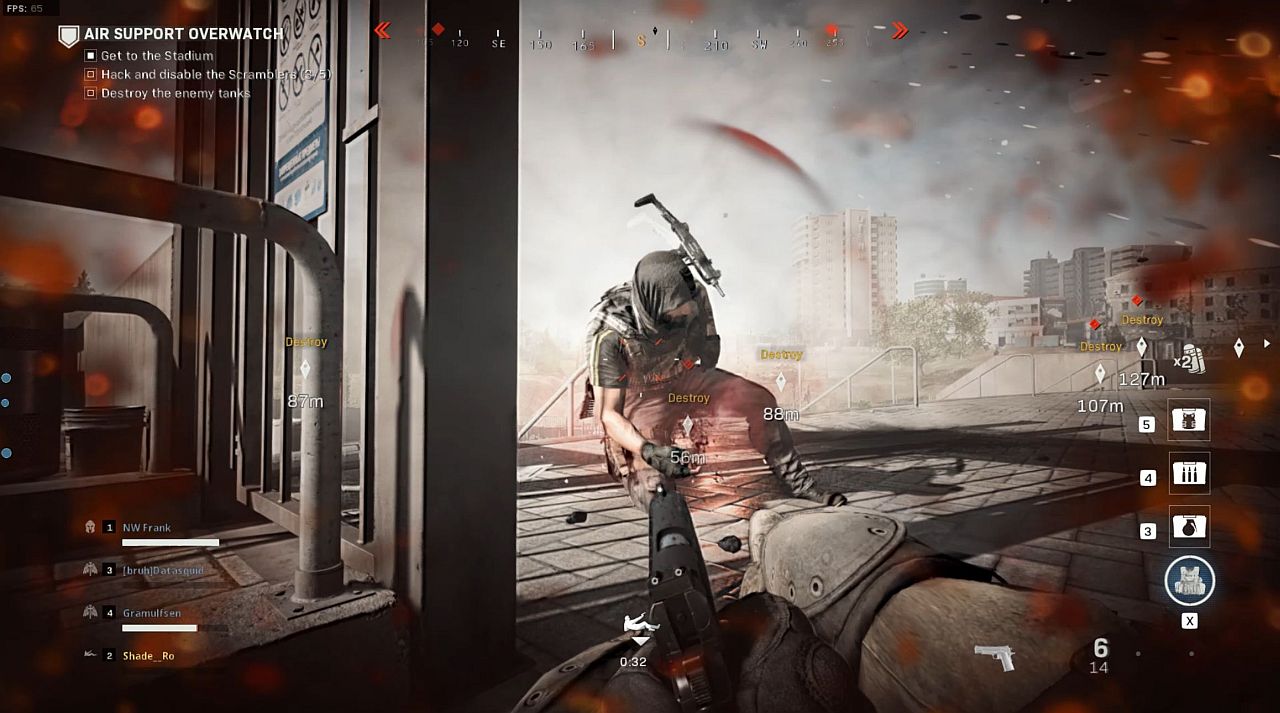Image resolution: width=1280 pixels, height=713 pixels.
Task: Select the munitions box with bullets
Action: (1189, 473)
